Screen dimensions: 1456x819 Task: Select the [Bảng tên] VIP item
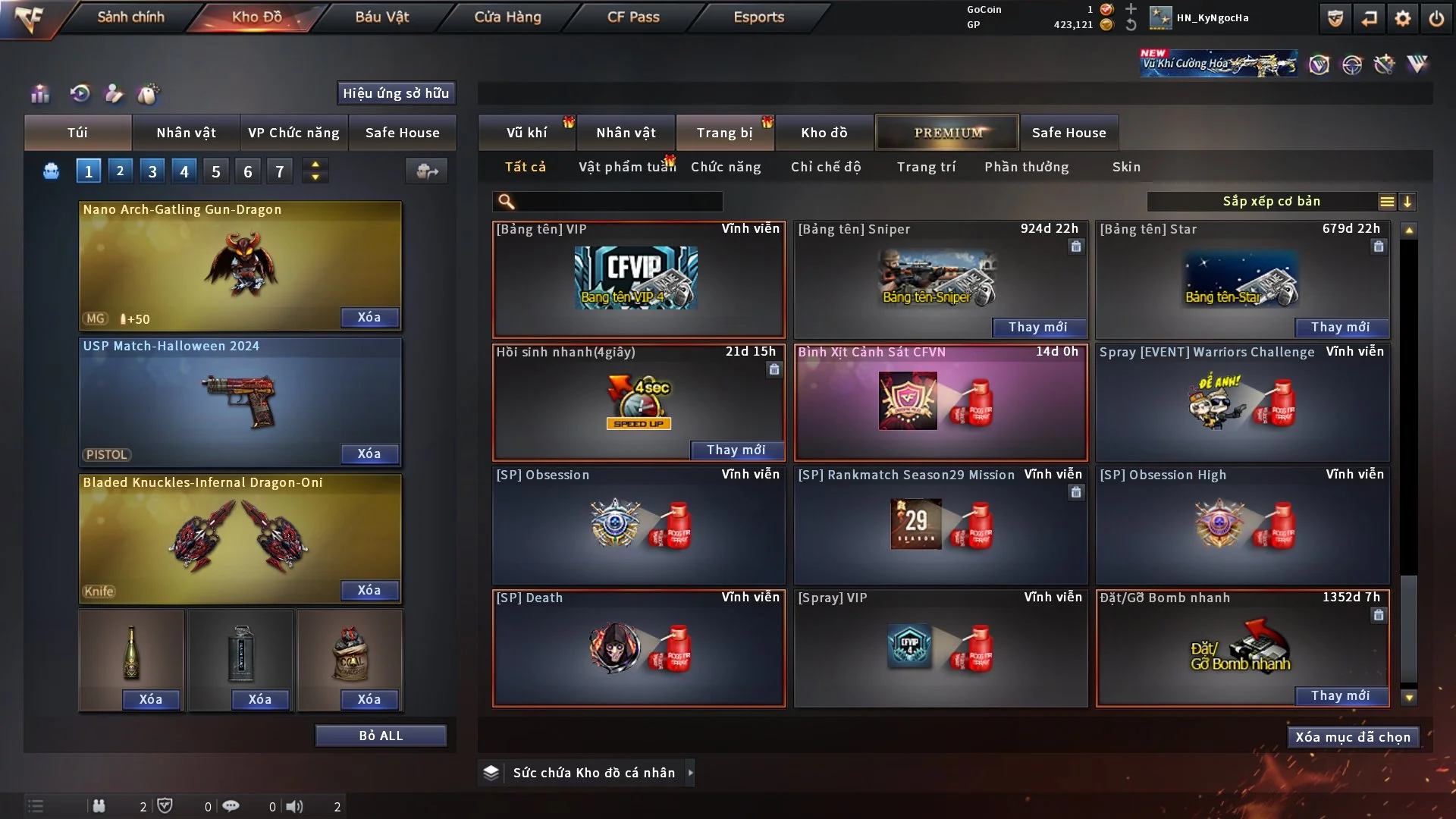point(638,279)
